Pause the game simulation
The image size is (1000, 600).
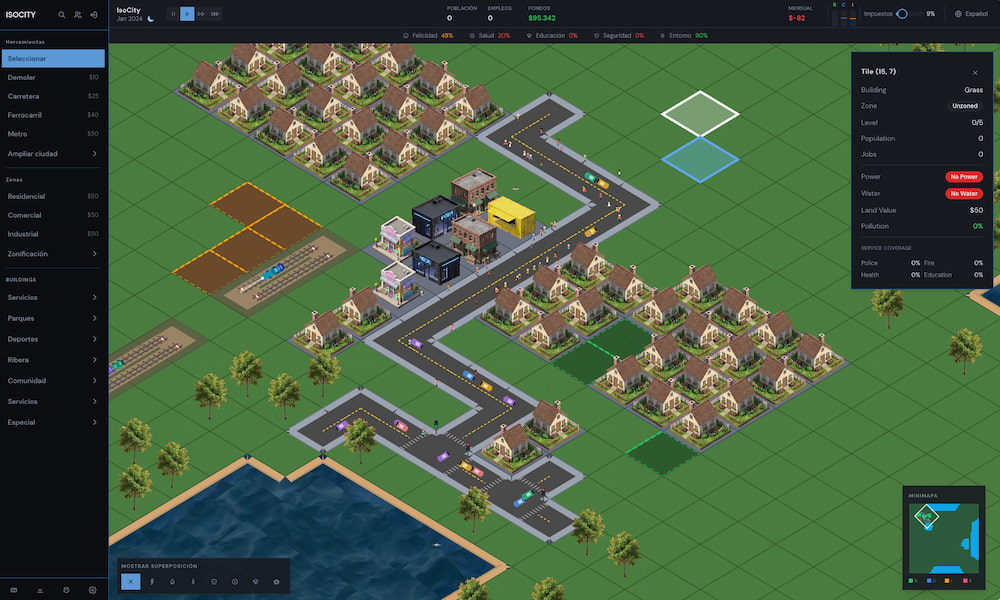172,14
